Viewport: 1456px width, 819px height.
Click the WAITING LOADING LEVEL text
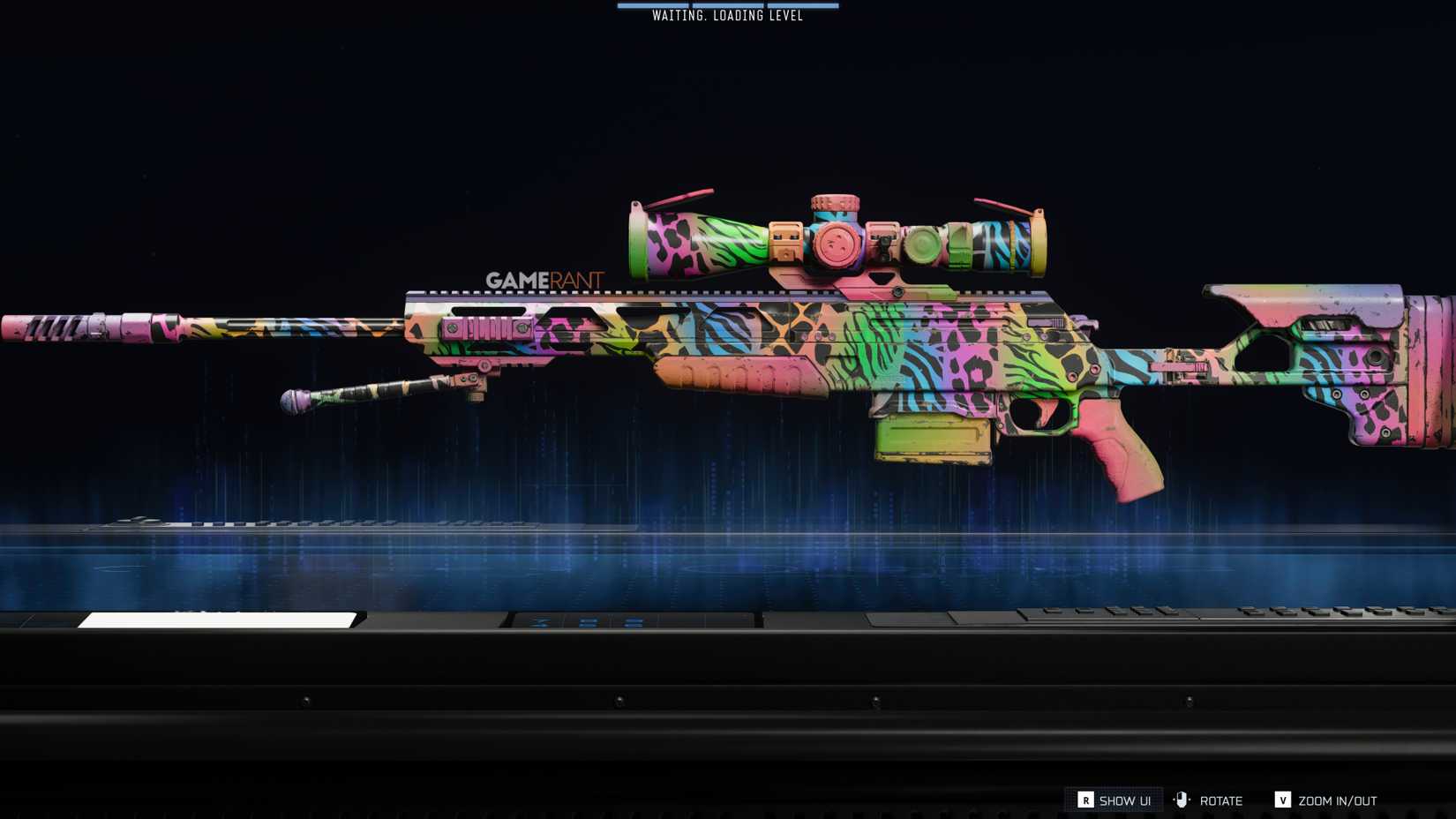pyautogui.click(x=729, y=14)
